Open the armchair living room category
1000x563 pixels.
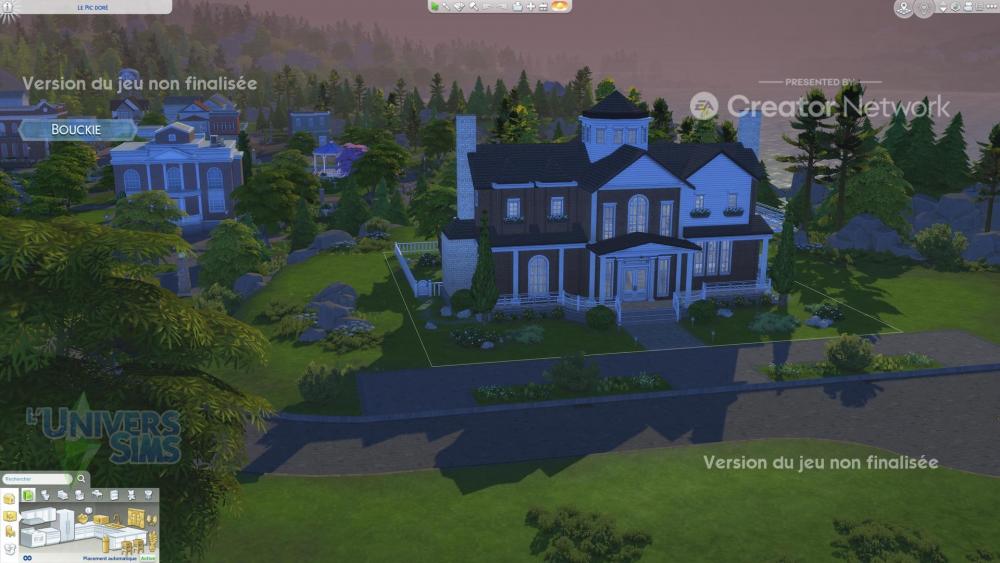pyautogui.click(x=79, y=494)
